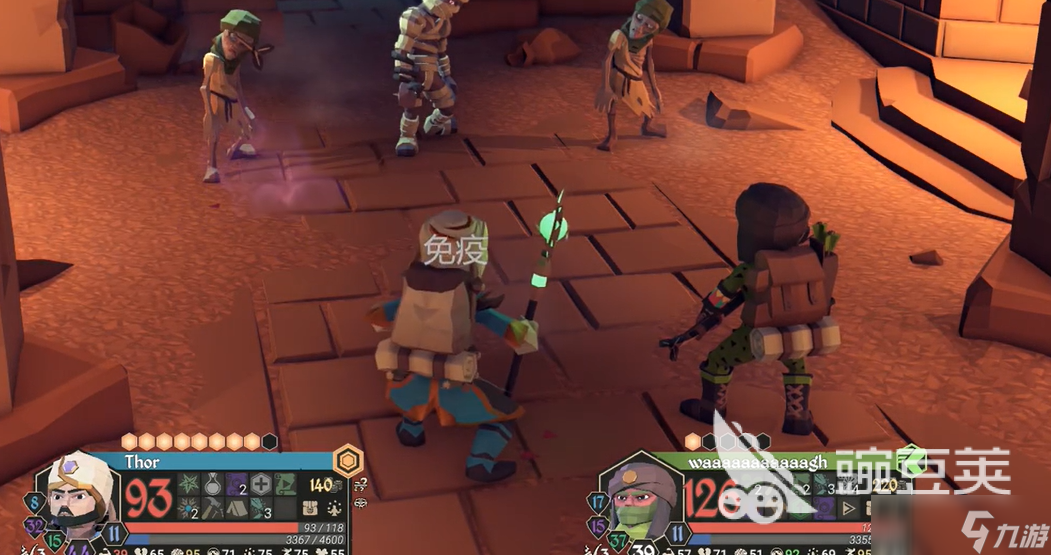Viewport: 1051px width, 555px height.
Task: Select the purple swirl item slot
Action: [x=237, y=485]
